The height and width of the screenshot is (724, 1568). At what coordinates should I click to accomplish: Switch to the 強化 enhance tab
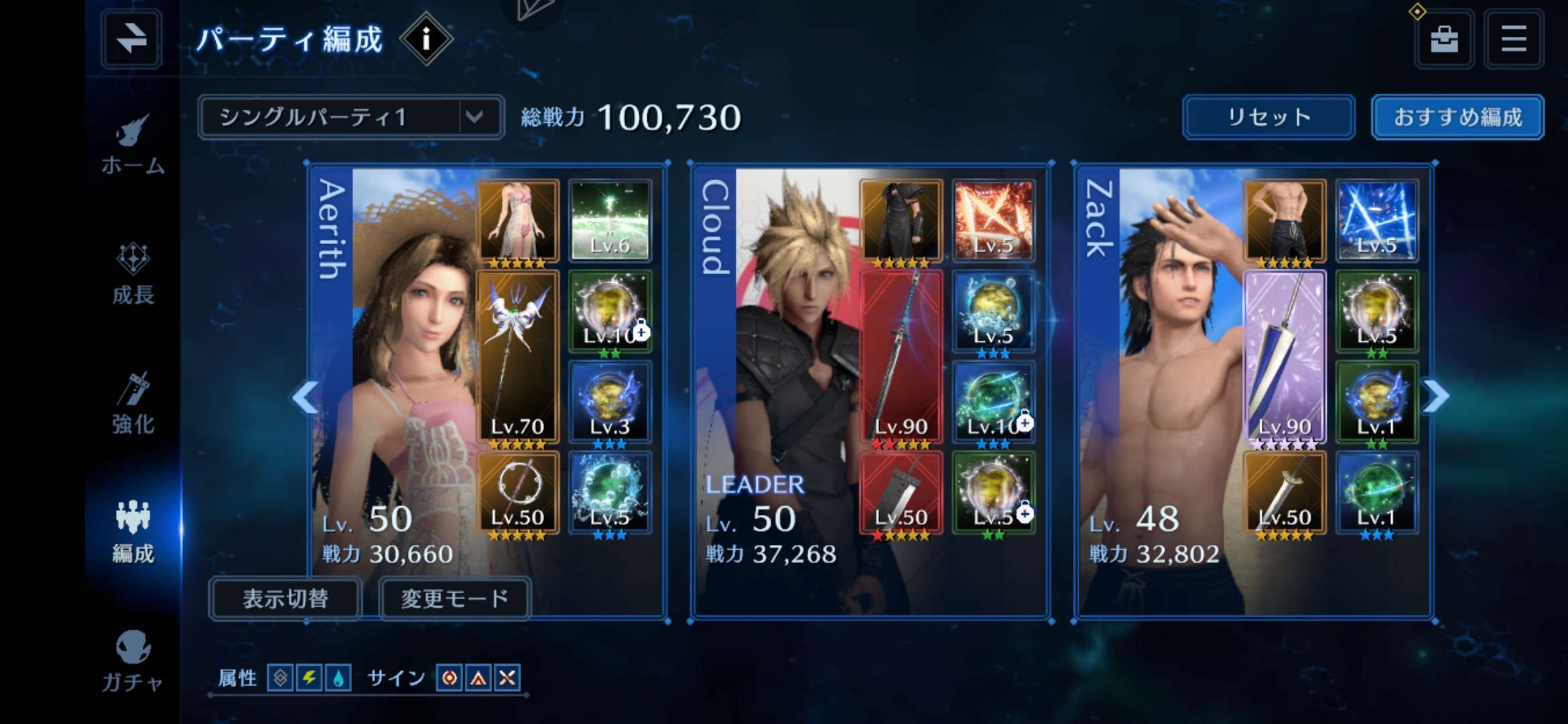click(133, 404)
